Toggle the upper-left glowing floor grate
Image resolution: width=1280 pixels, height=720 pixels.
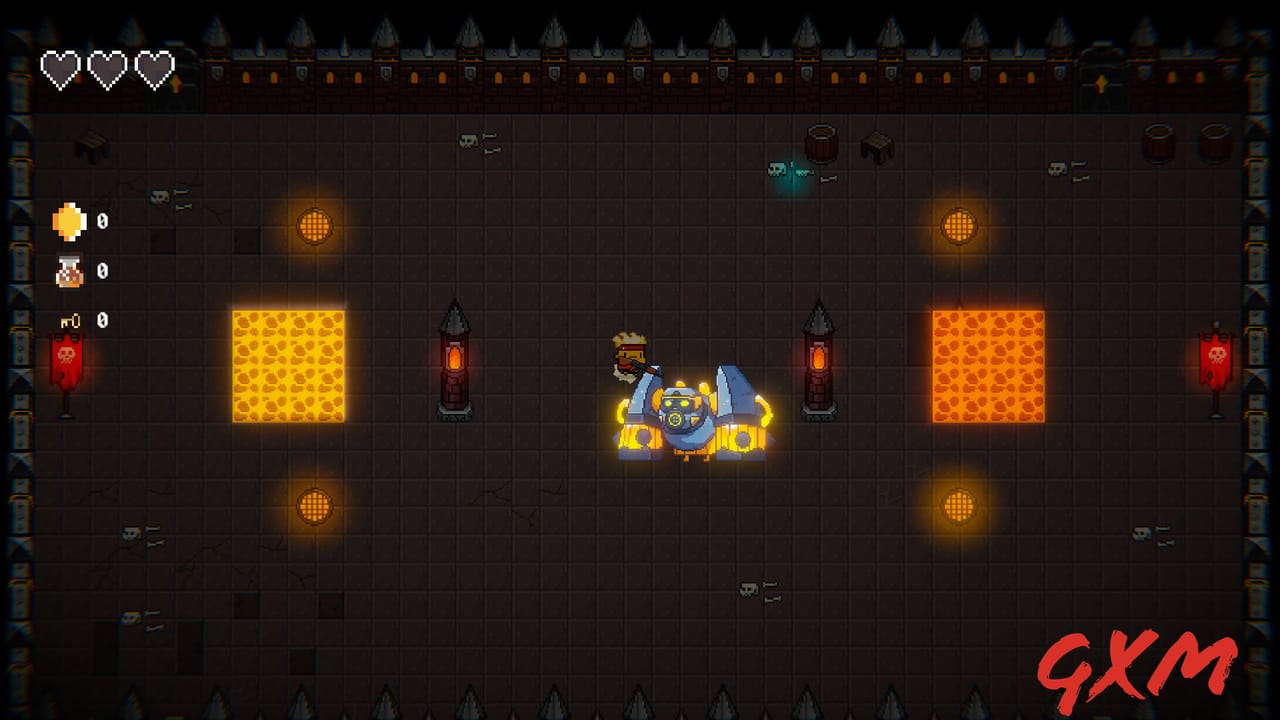pyautogui.click(x=315, y=227)
